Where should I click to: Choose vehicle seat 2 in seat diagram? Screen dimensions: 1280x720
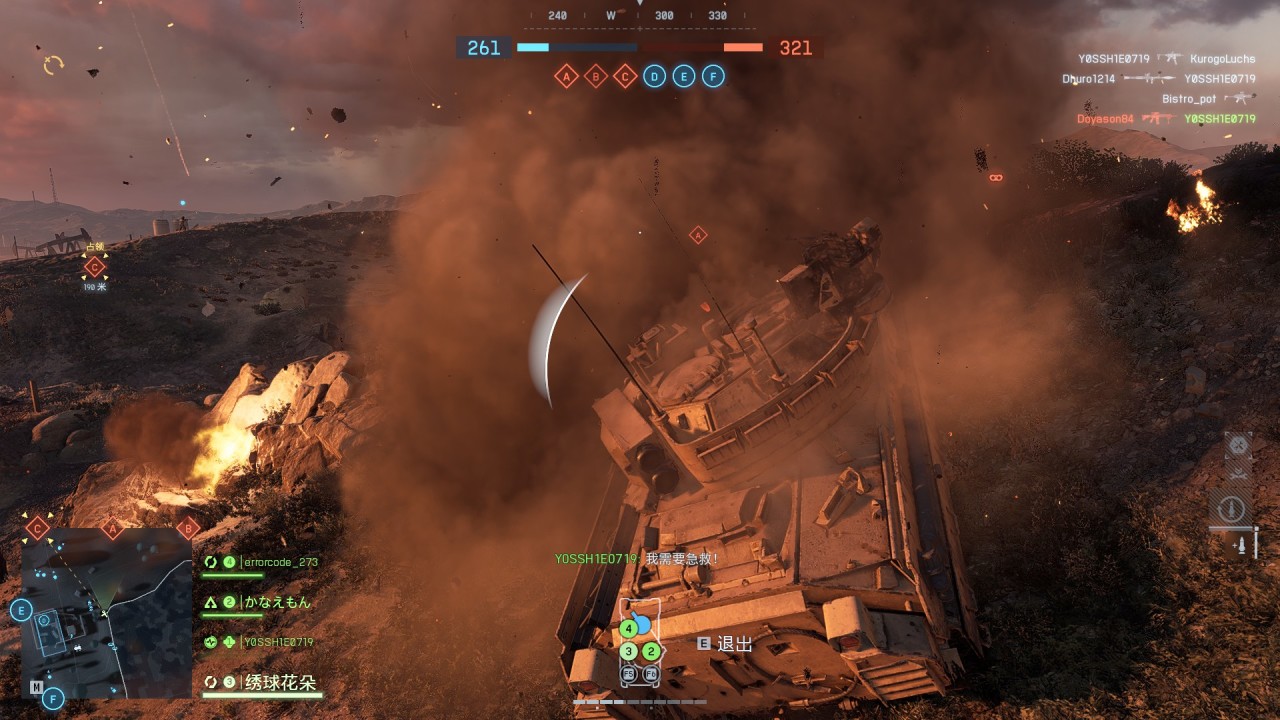click(651, 651)
